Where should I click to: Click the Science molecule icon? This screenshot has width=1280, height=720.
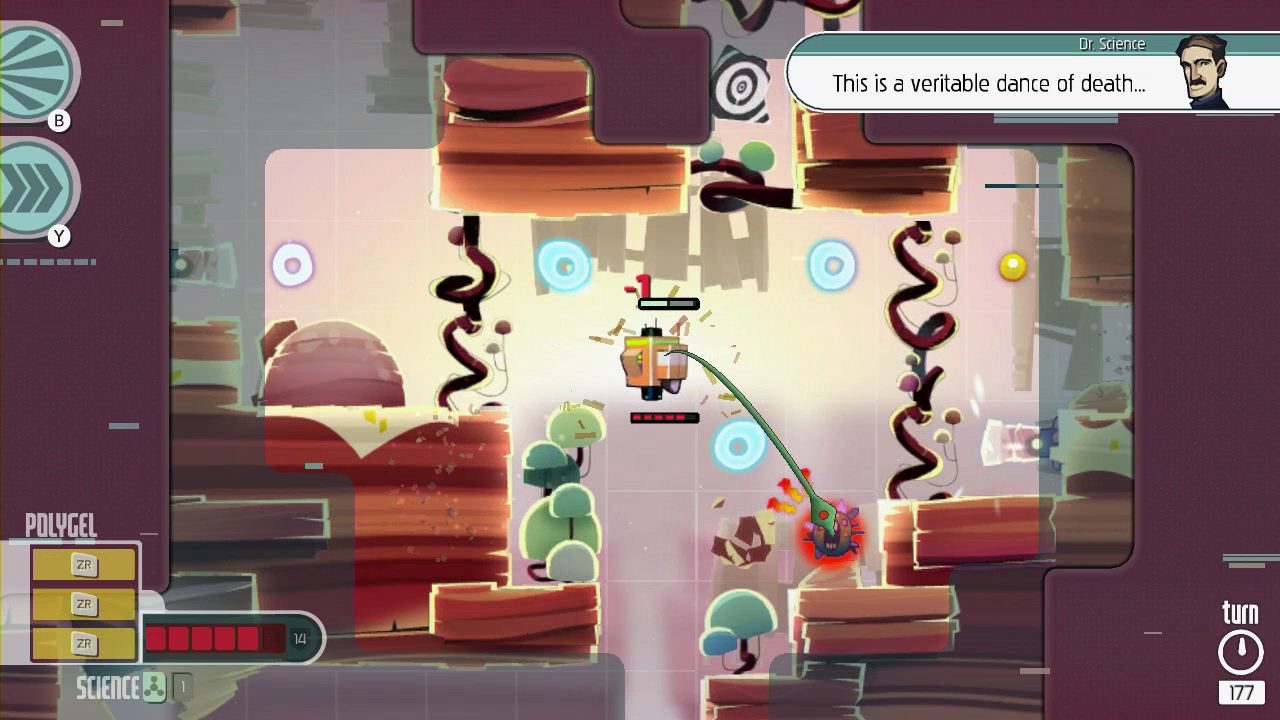(x=152, y=688)
